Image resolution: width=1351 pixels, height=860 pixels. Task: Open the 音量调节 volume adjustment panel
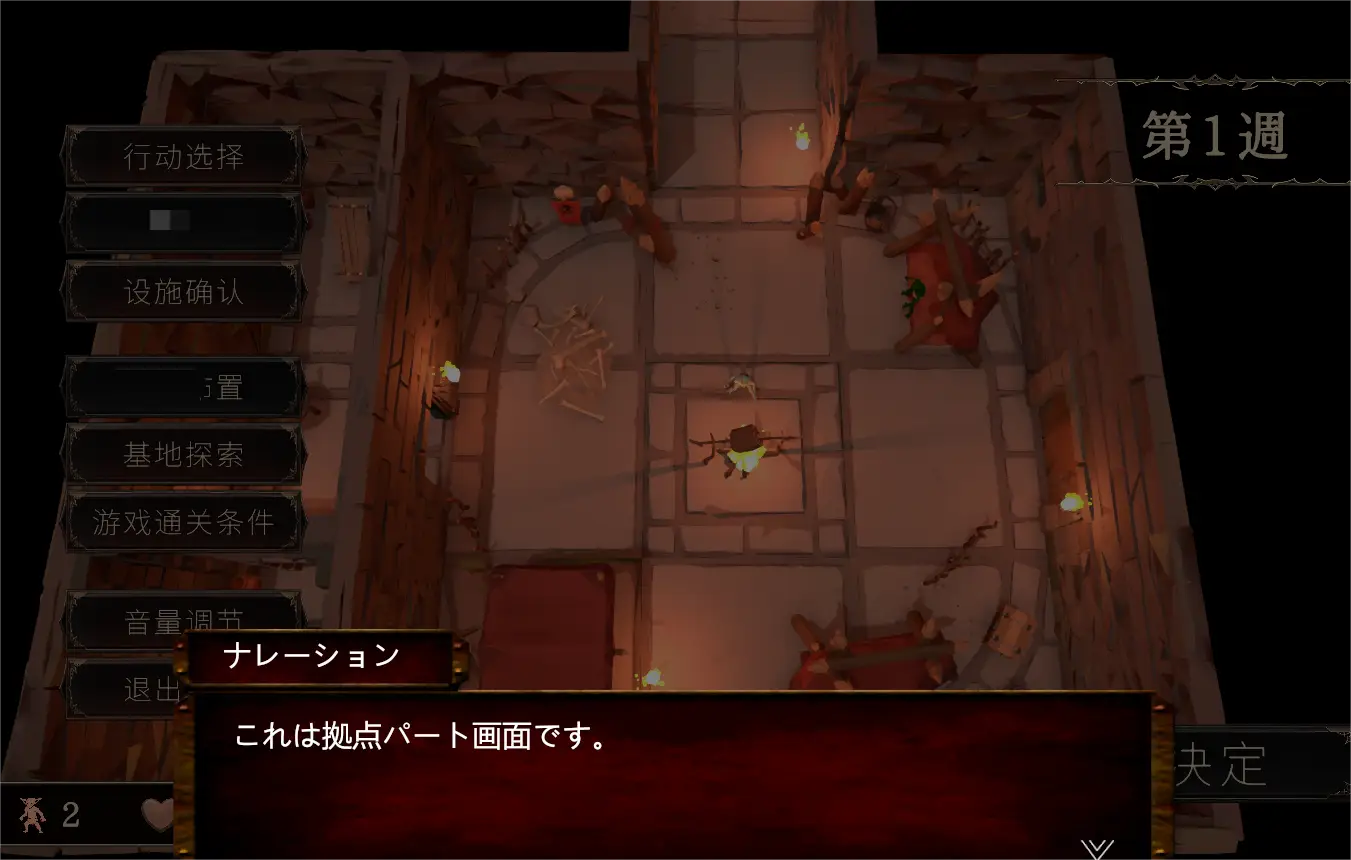pos(183,621)
